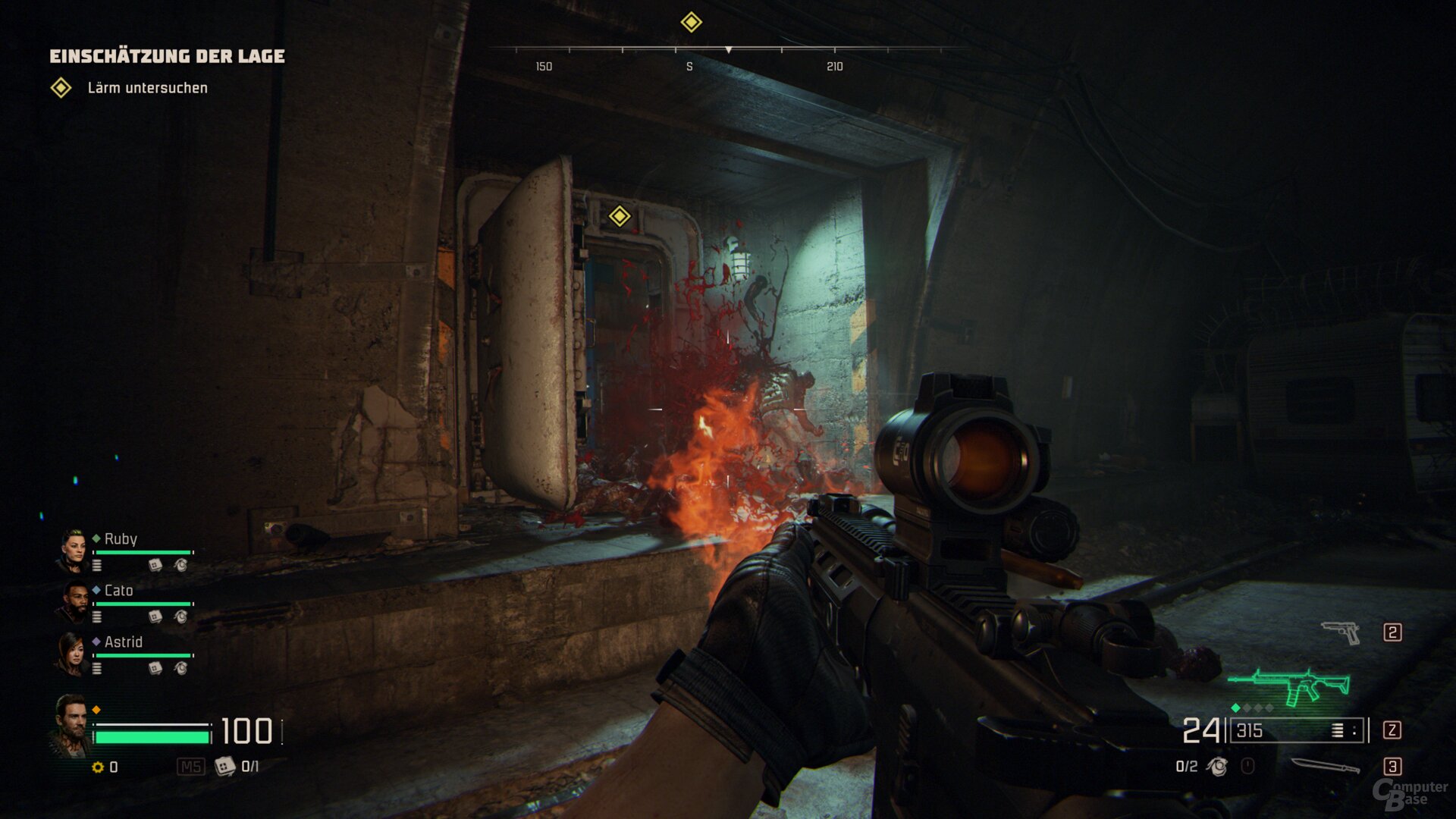
Task: Click the yellow gear currency icon
Action: coord(98,767)
